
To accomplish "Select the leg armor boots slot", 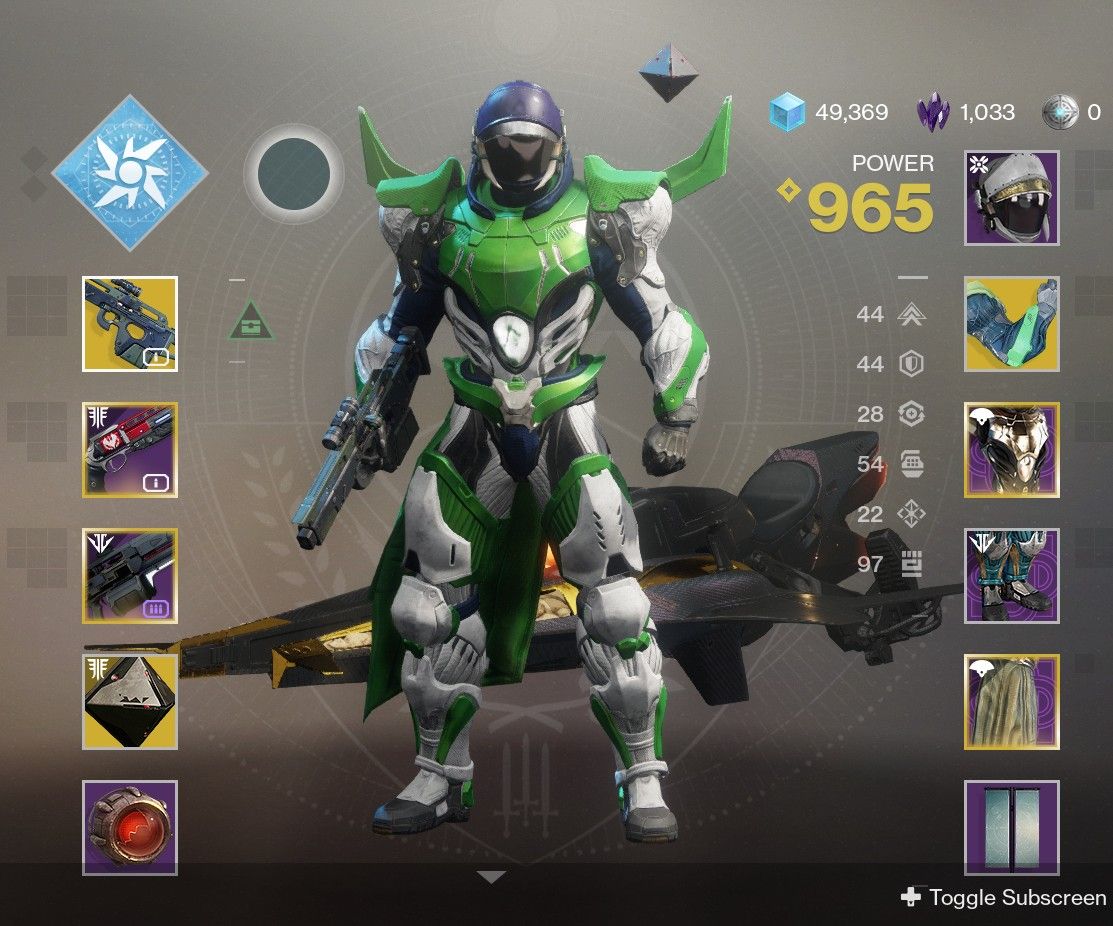I will click(x=1012, y=576).
